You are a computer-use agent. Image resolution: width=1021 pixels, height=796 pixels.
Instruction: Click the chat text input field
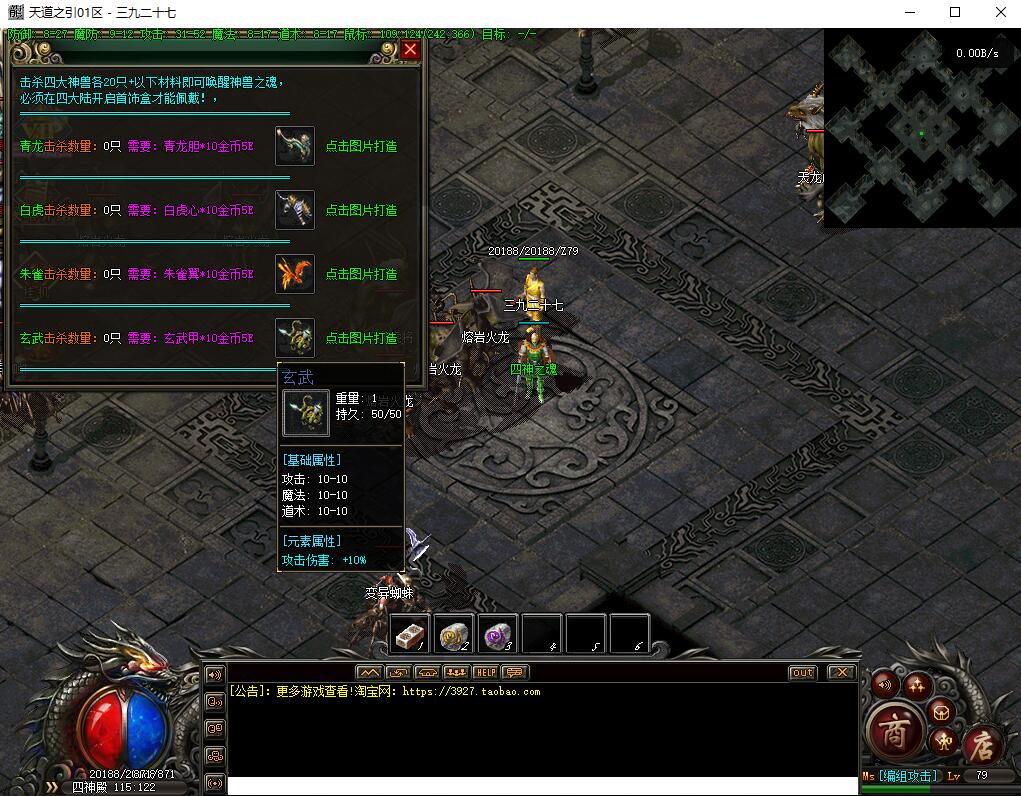point(540,786)
